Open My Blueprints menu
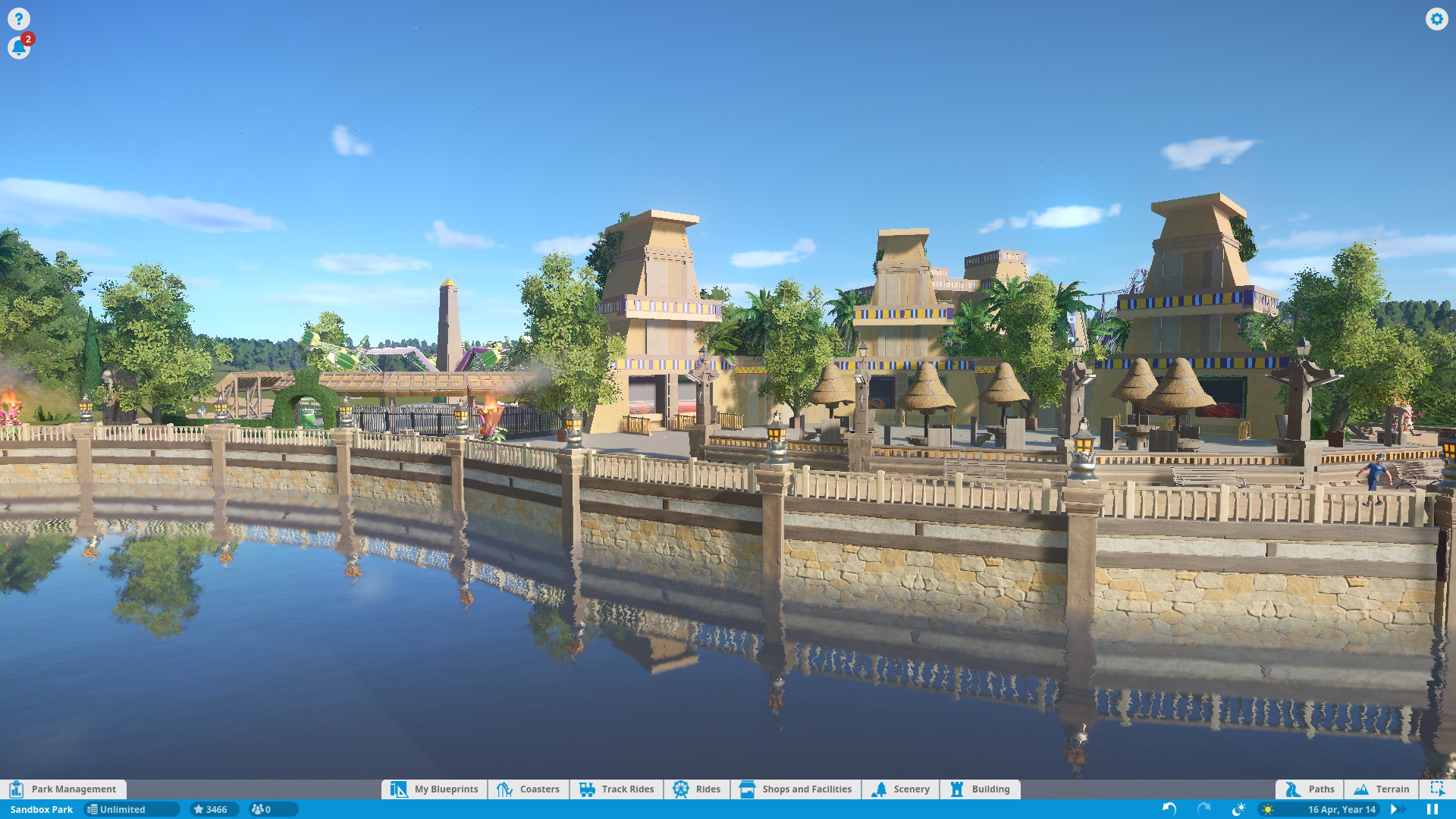 pos(435,789)
